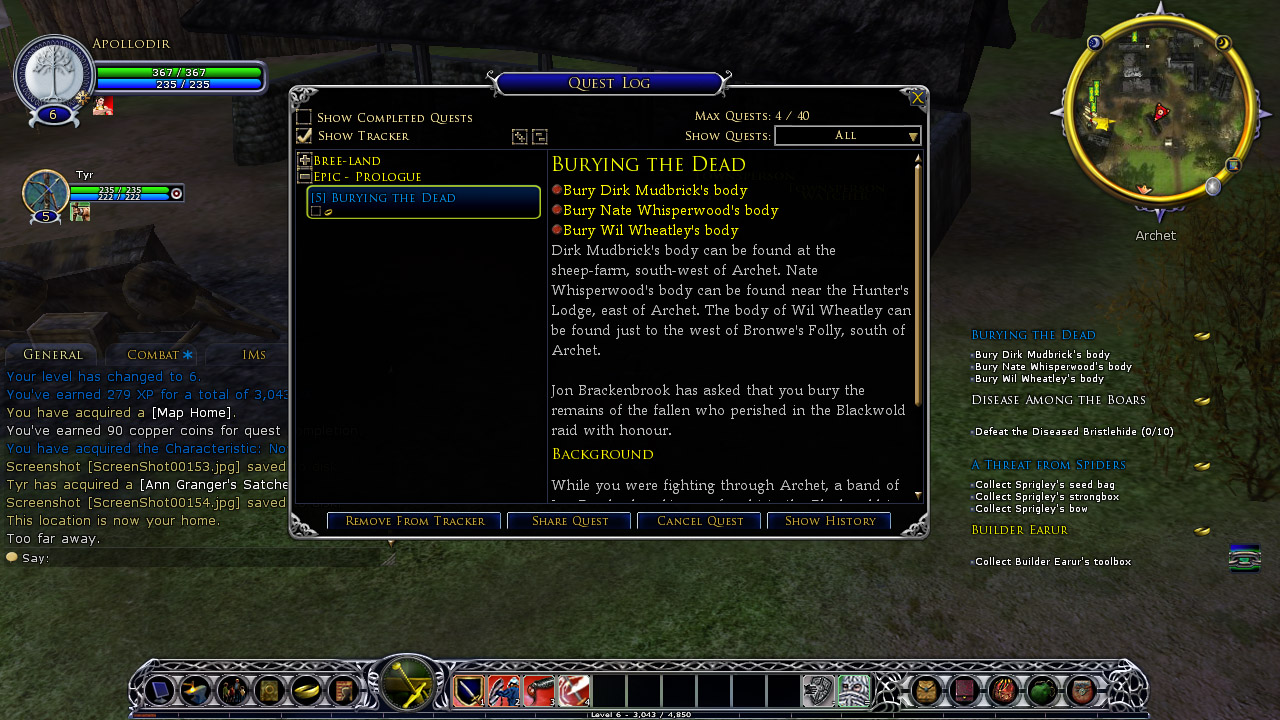Collapse the Epic - Prologue category
Screen dimensions: 1280x720
click(x=305, y=177)
